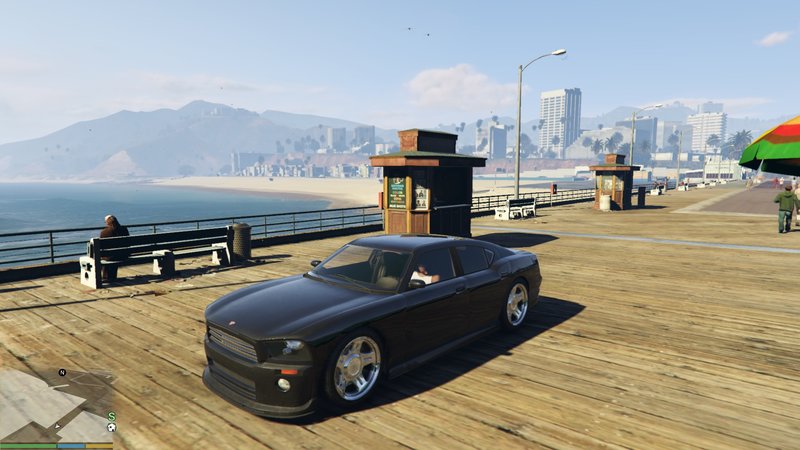This screenshot has width=800, height=450.
Task: Click the north compass marker on the minimap
Action: [62, 373]
